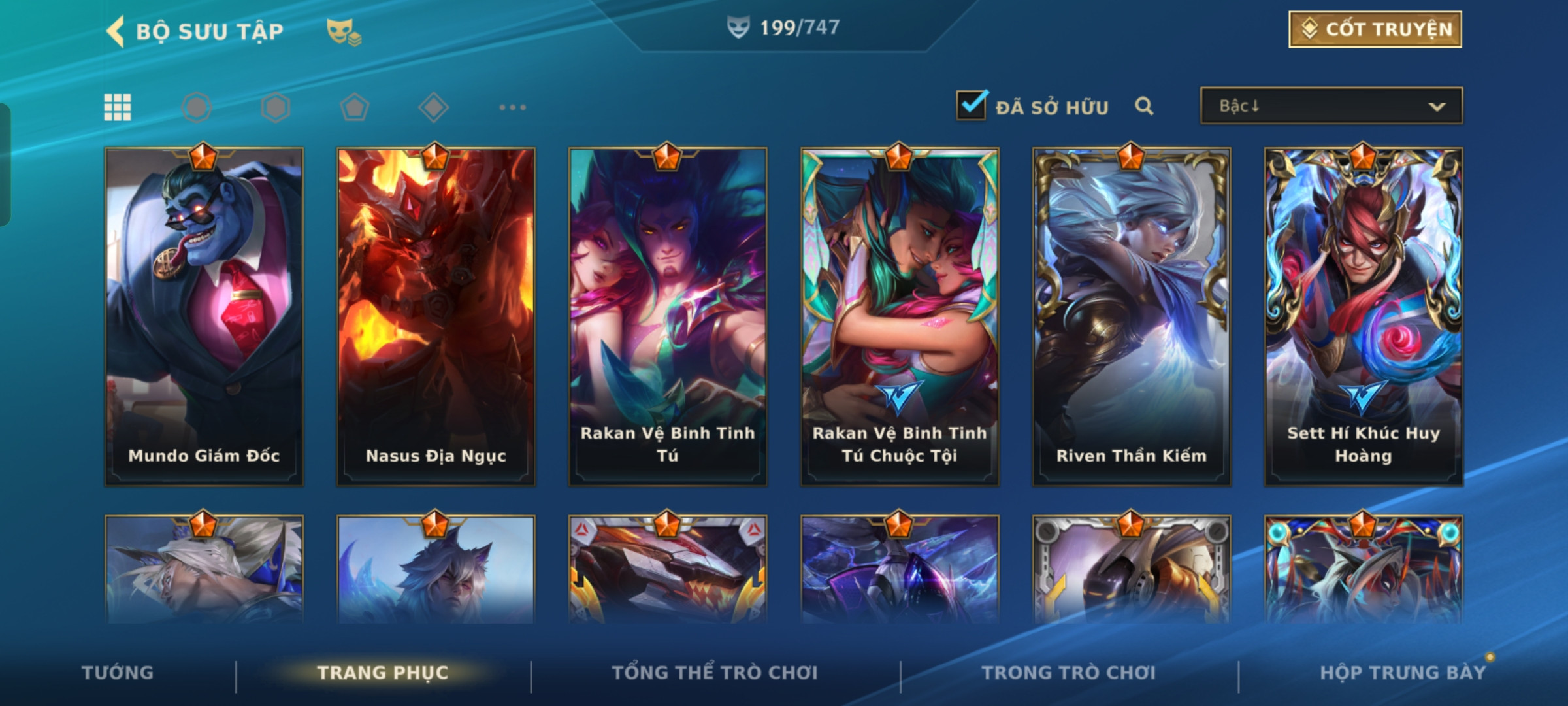Switch to the Tướng tab
Image resolution: width=1568 pixels, height=706 pixels.
(118, 673)
